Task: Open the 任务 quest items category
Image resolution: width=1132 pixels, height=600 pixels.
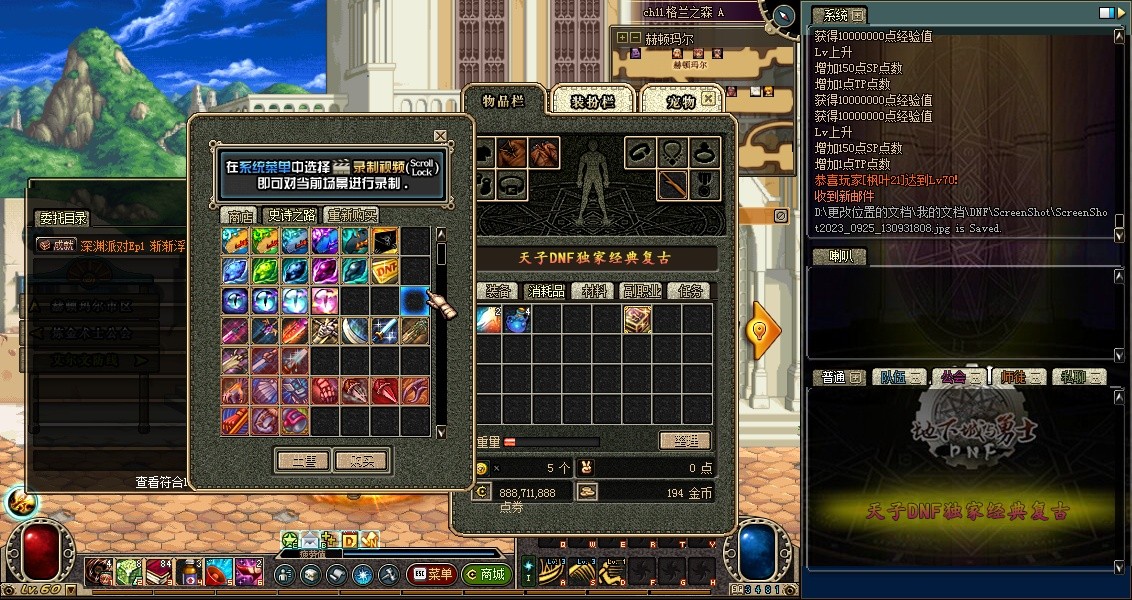Action: 691,291
